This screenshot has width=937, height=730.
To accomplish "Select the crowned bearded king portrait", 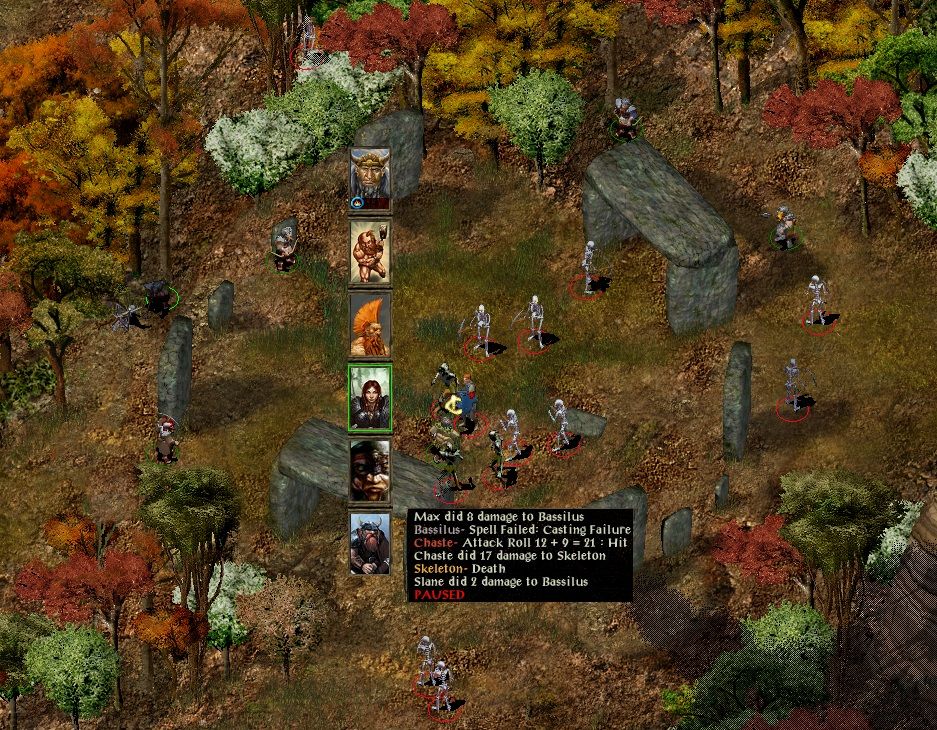I will click(369, 179).
